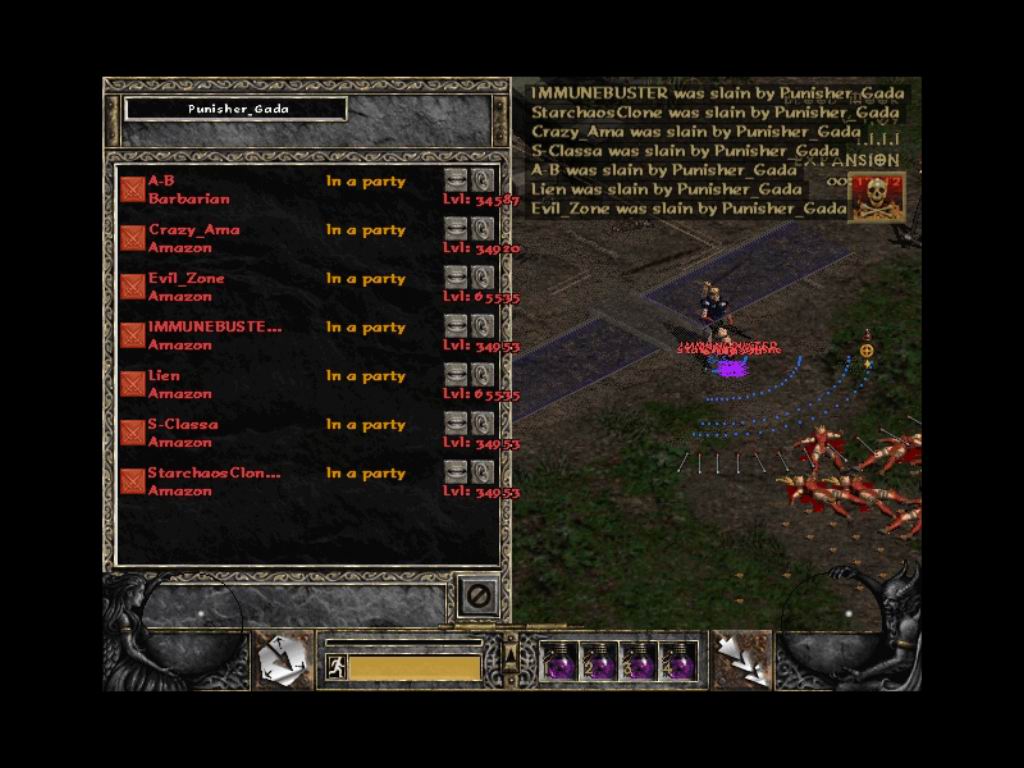The image size is (1024, 768).
Task: Squelch A-B using the mouth icon
Action: click(x=456, y=181)
